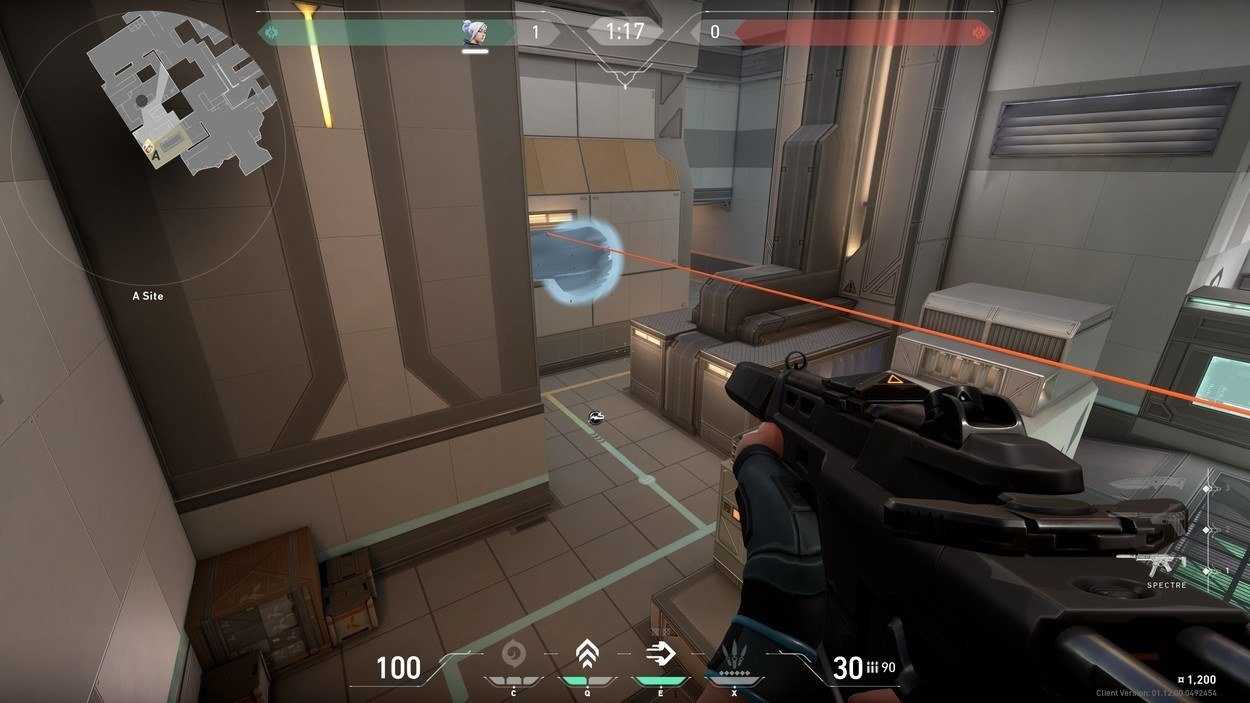Trigger the Tailwind dash arrow ability
The height and width of the screenshot is (703, 1250).
click(660, 655)
